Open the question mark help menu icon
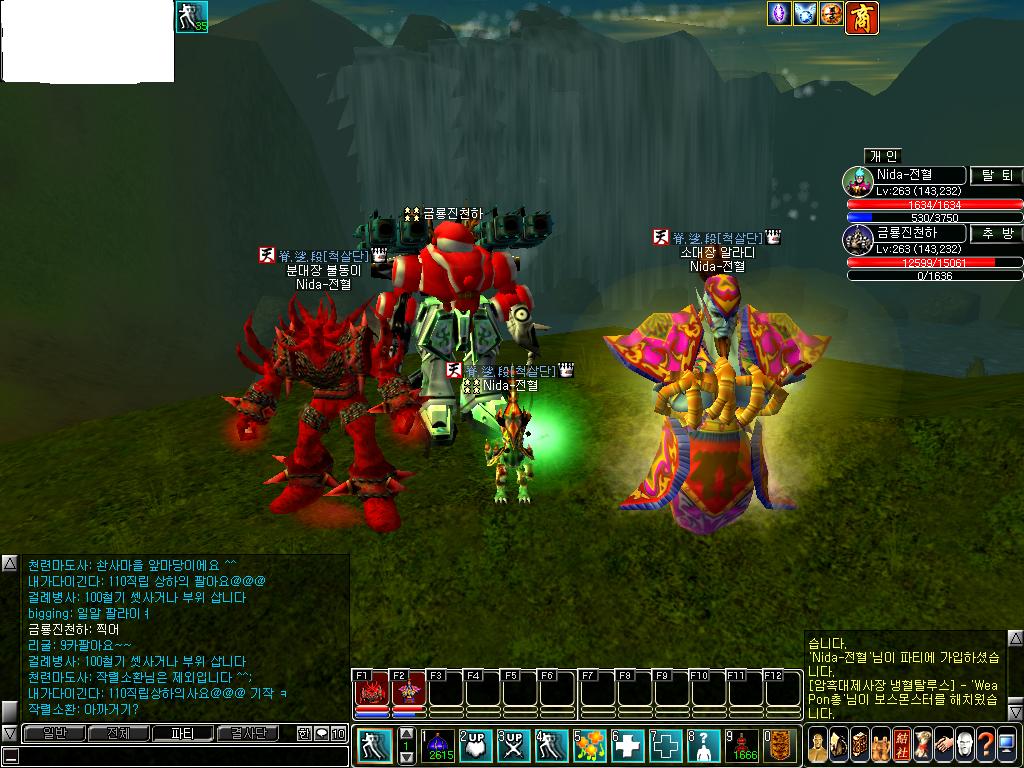Screen dimensions: 1024x768 985,745
